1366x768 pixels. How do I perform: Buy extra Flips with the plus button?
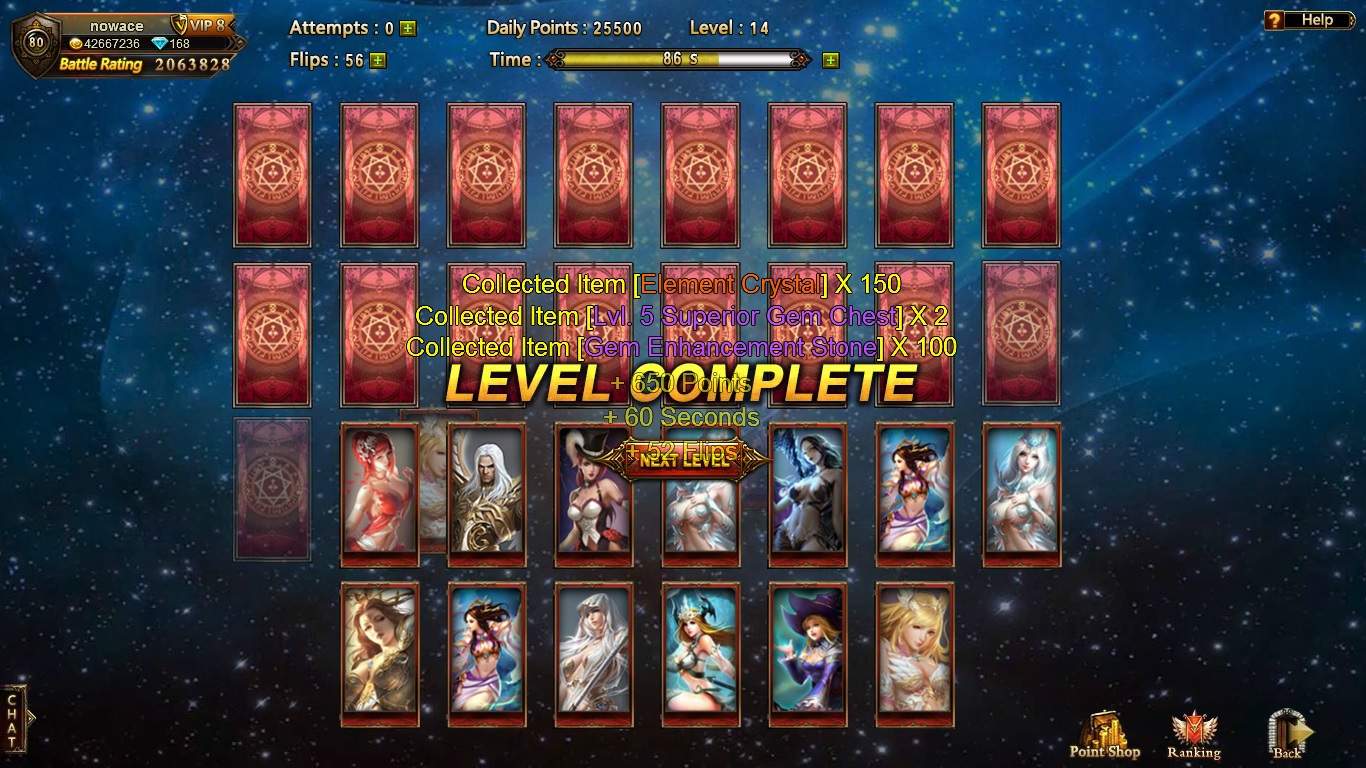377,60
